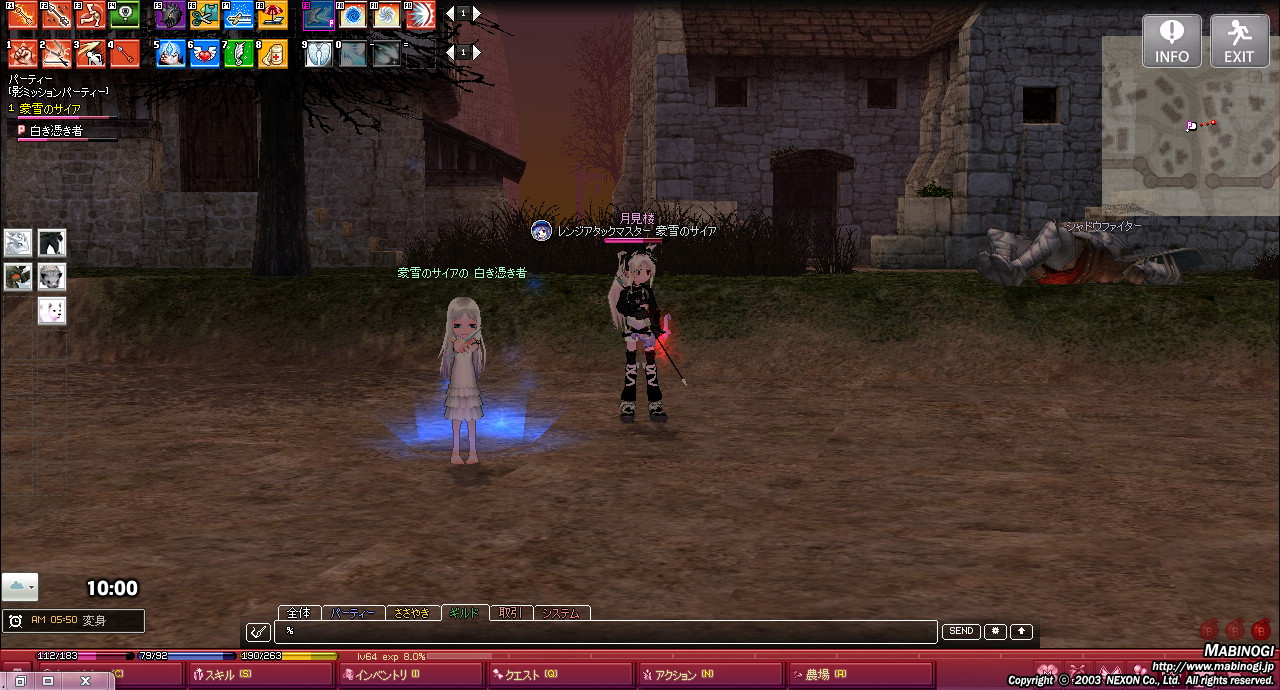The width and height of the screenshot is (1280, 690).
Task: Open the INFO panel
Action: 1172,41
